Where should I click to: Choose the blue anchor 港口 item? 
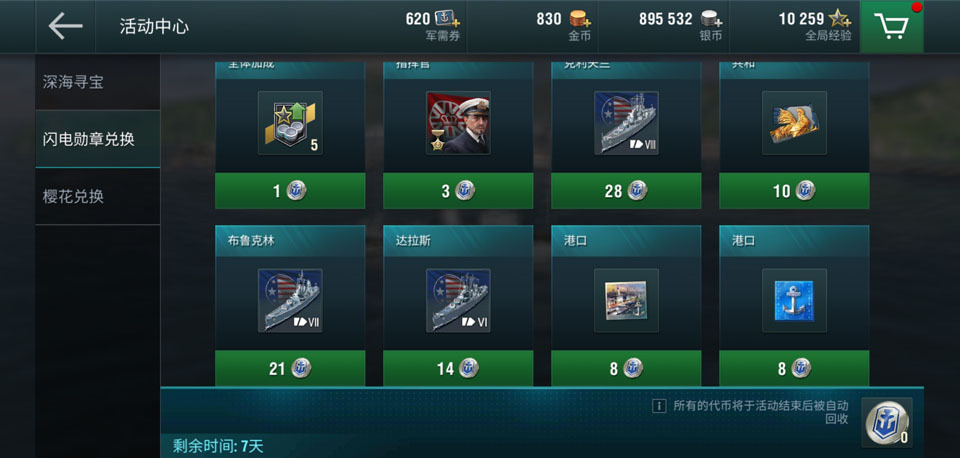[794, 300]
